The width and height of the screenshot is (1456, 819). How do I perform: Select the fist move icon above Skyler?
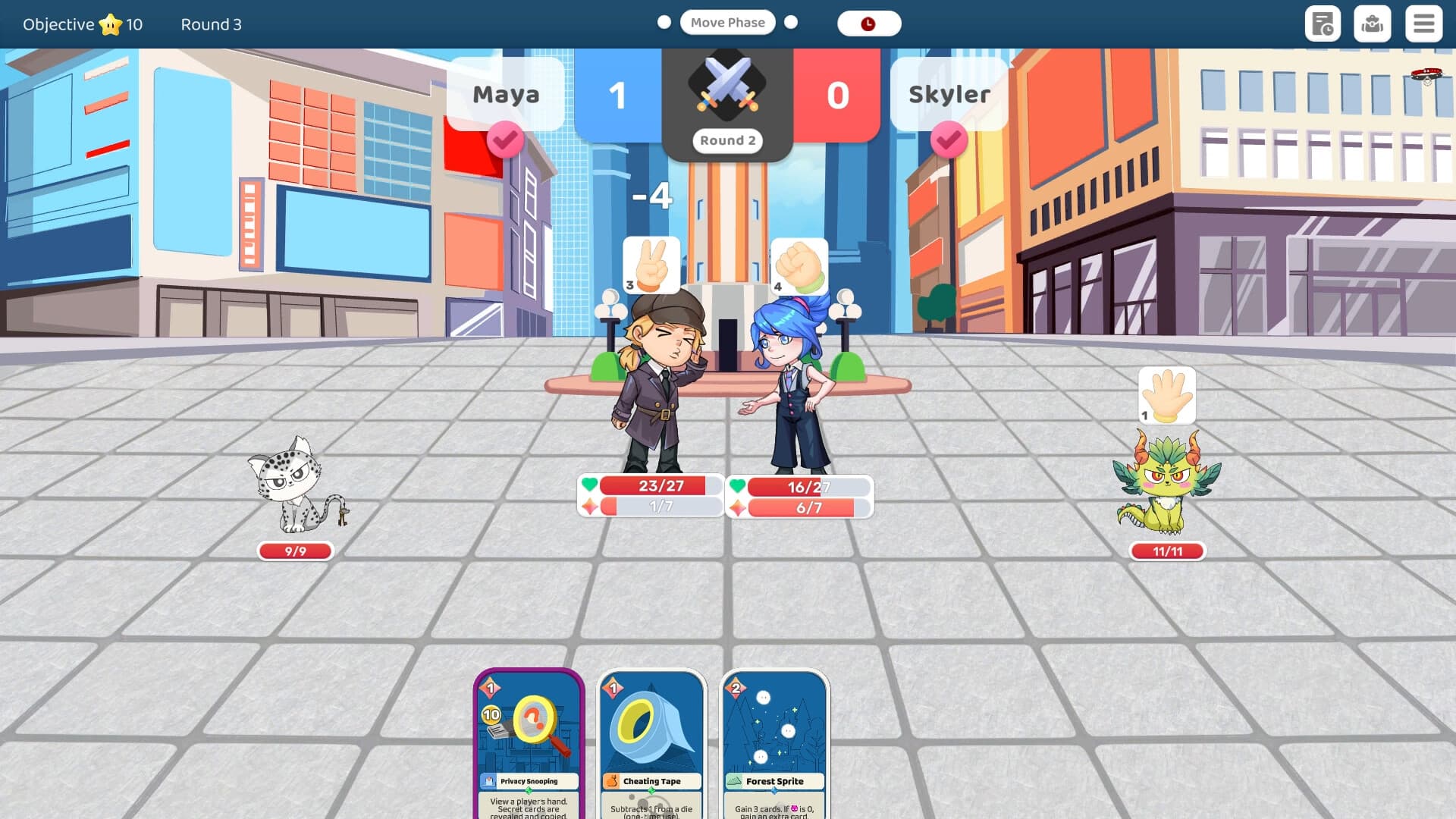(799, 265)
